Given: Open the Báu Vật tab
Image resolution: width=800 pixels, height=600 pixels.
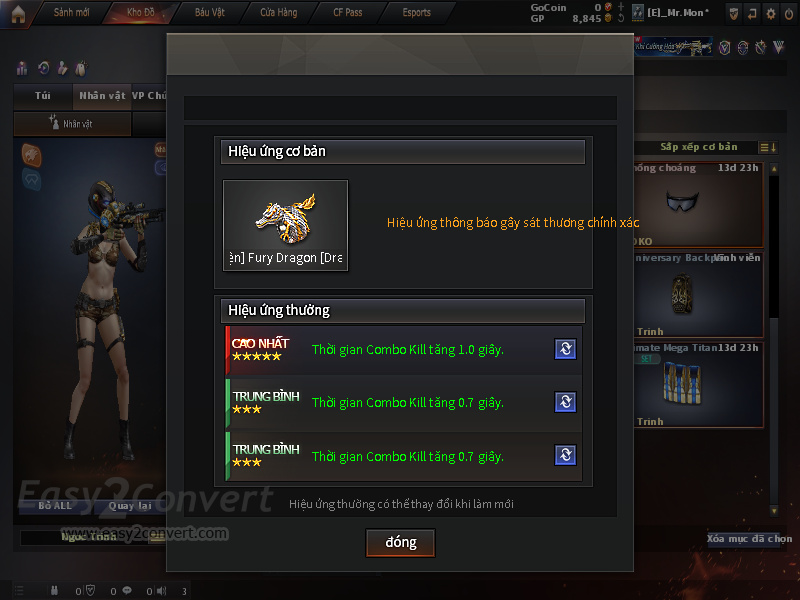Looking at the screenshot, I should pos(209,12).
